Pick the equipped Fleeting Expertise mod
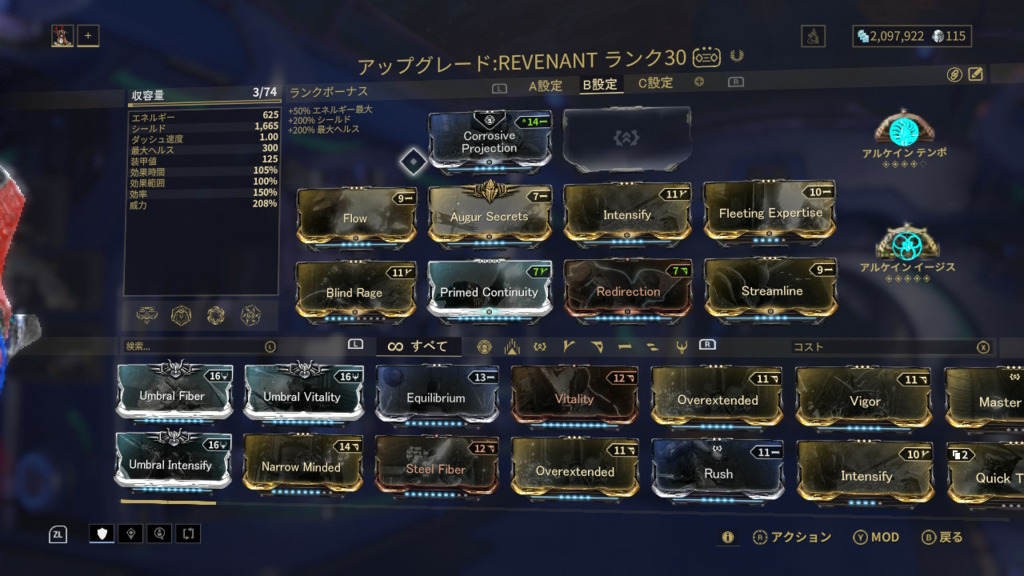This screenshot has height=576, width=1024. pyautogui.click(x=770, y=213)
